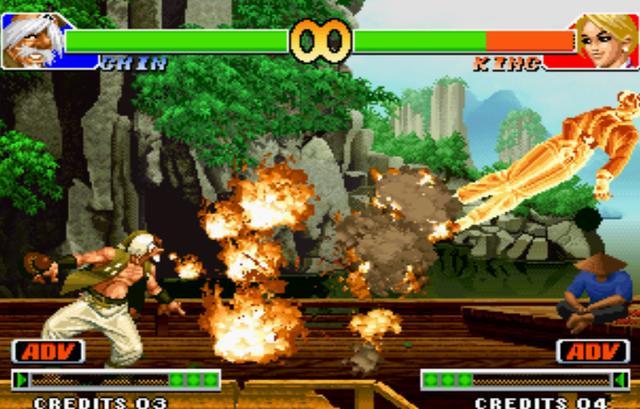Click the ADV badge above CREDITS 03
This screenshot has width=640, height=409.
point(48,351)
